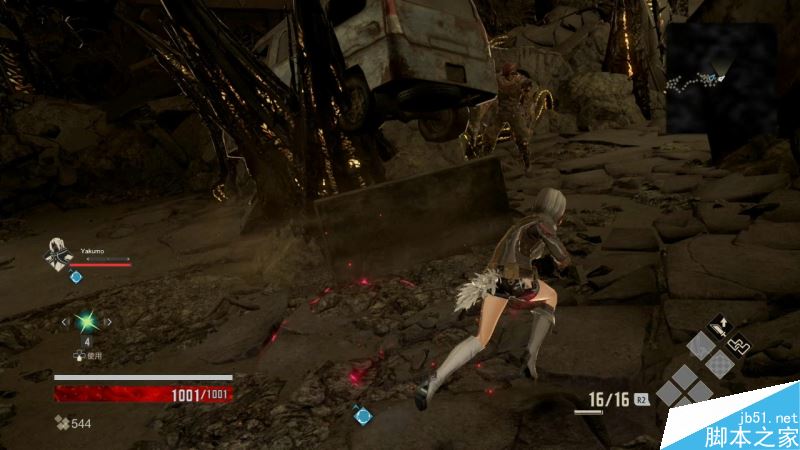
Task: Select Yakumo's companion portrait
Action: point(59,254)
